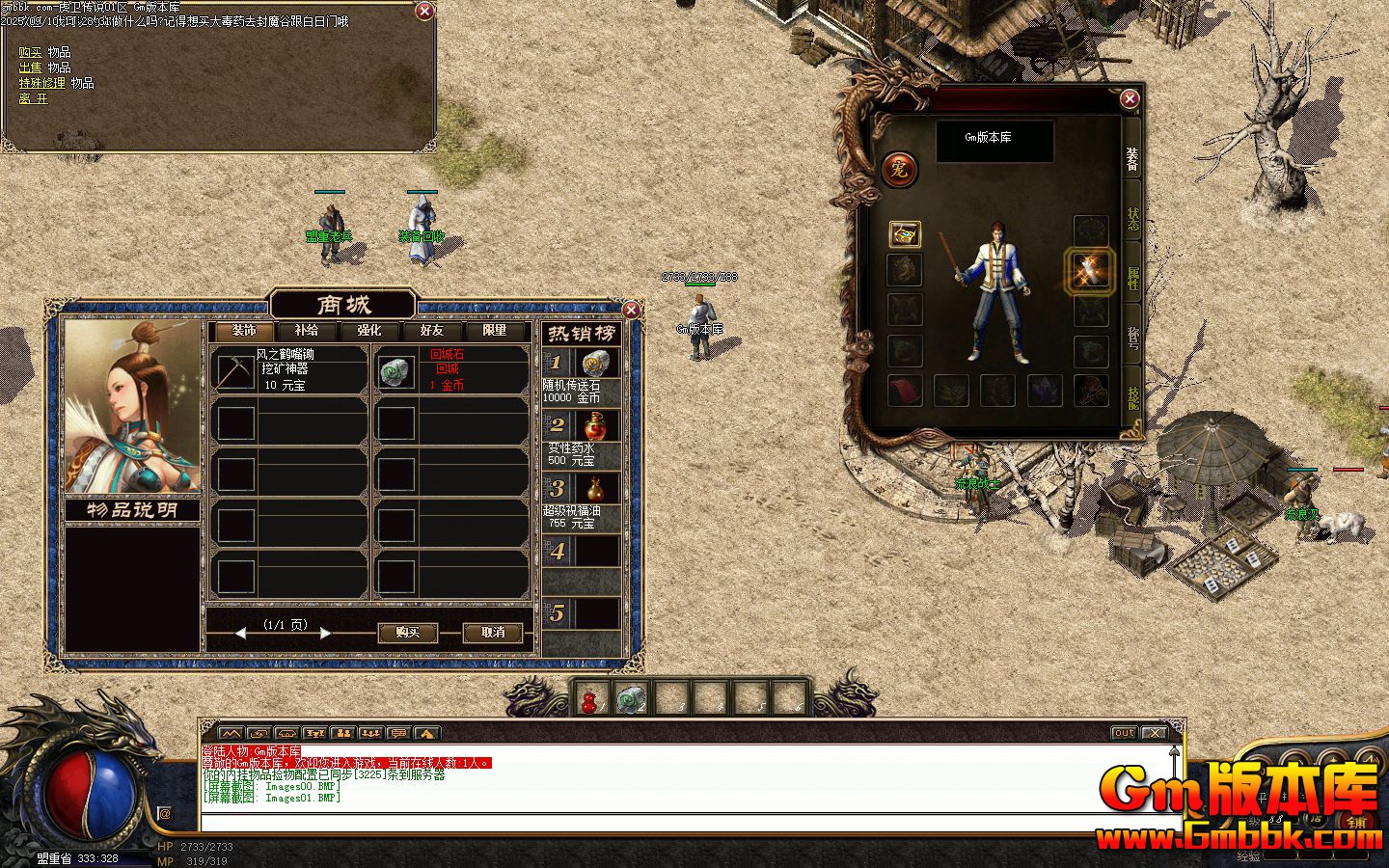
Task: Go to next shop page arrow
Action: [325, 634]
